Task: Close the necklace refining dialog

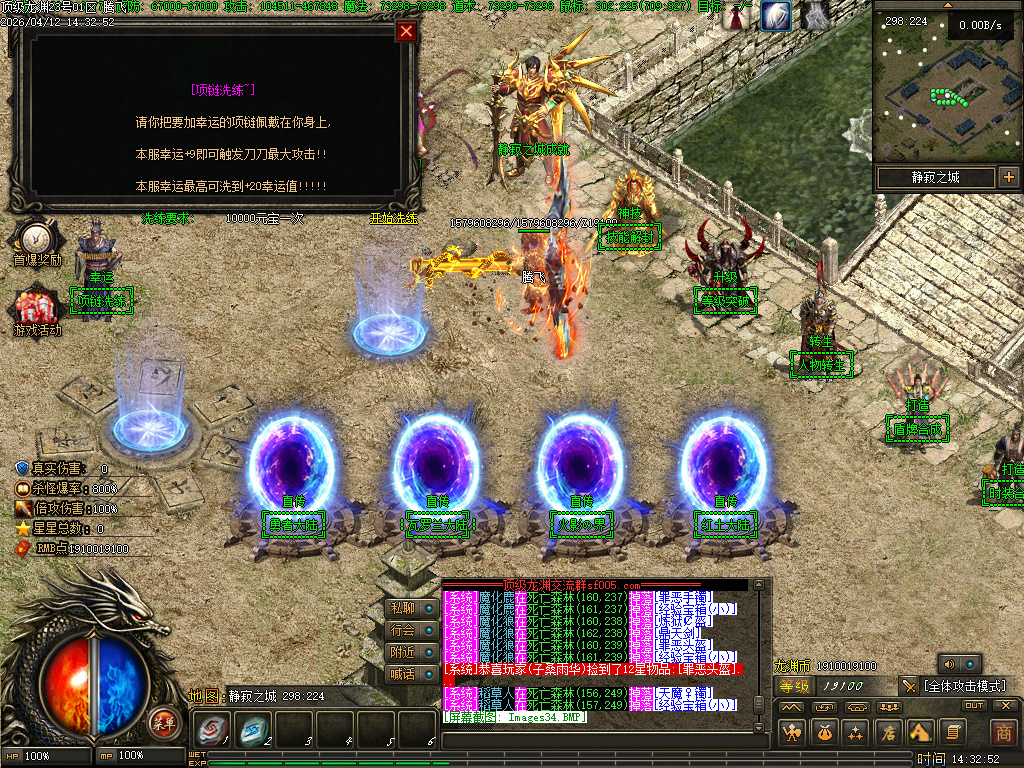Action: [406, 31]
